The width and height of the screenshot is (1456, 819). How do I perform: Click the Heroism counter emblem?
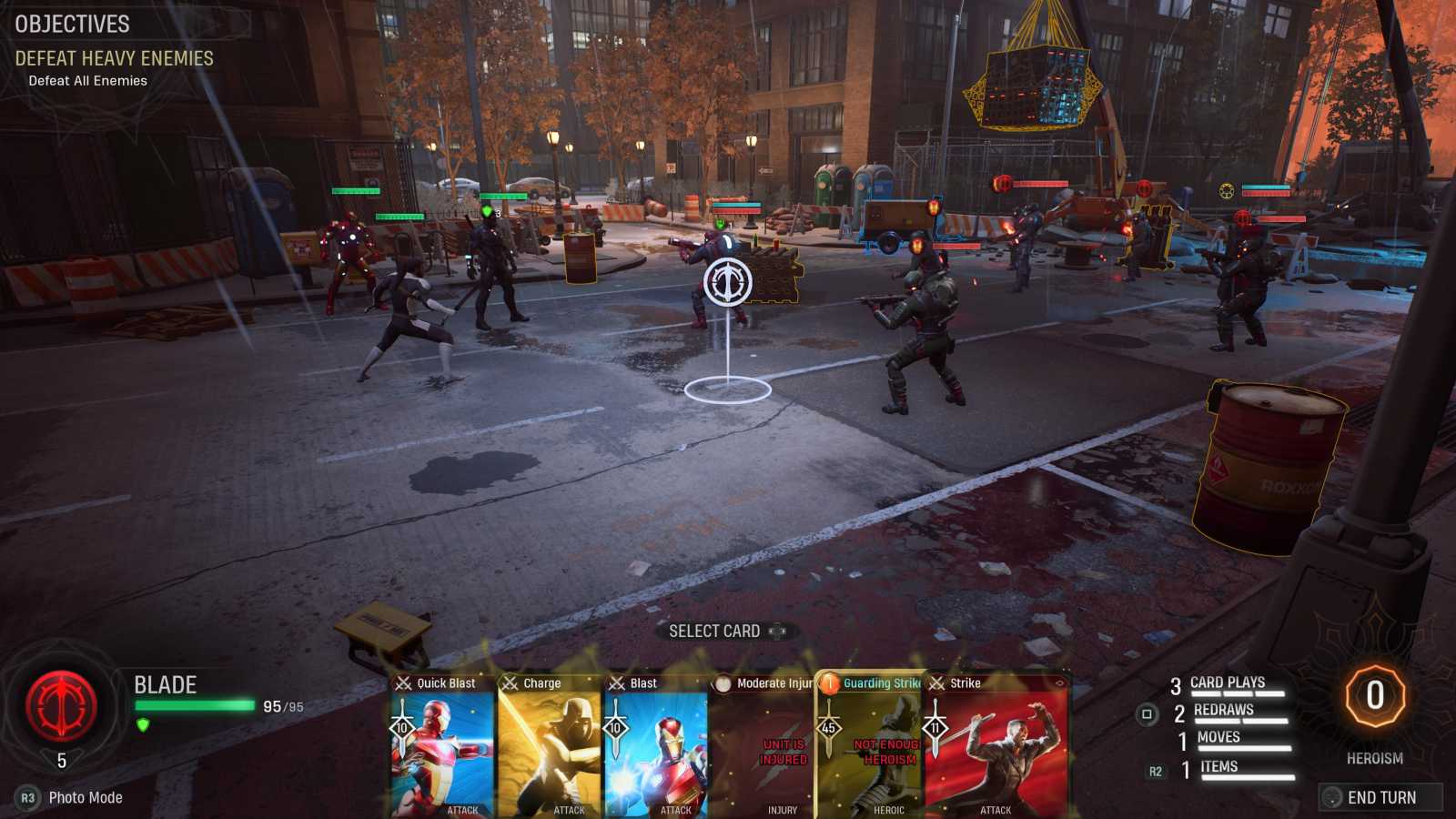point(1375,696)
